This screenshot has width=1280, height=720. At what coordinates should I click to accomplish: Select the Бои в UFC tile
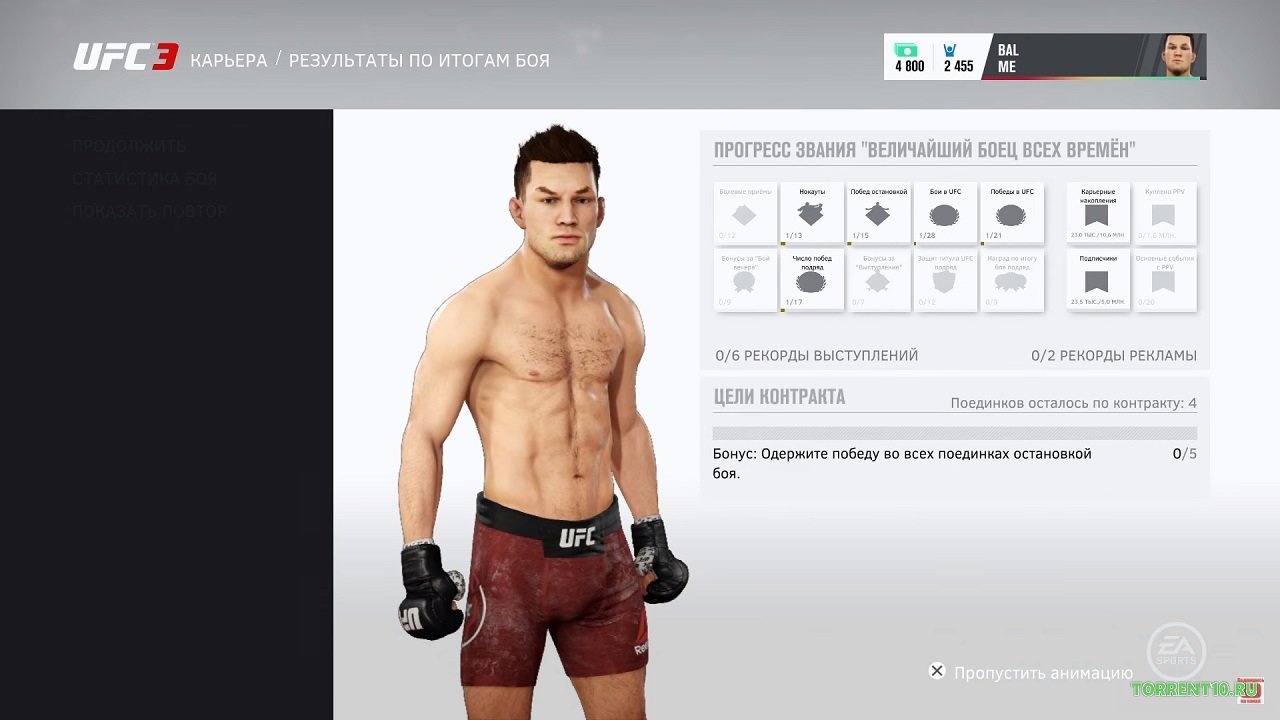[945, 214]
